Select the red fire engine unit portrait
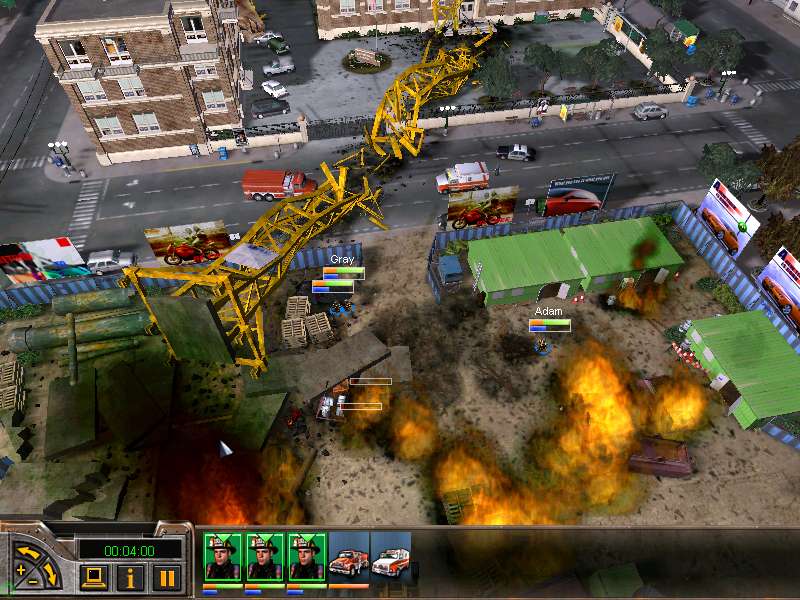Image resolution: width=800 pixels, height=600 pixels. pyautogui.click(x=348, y=558)
